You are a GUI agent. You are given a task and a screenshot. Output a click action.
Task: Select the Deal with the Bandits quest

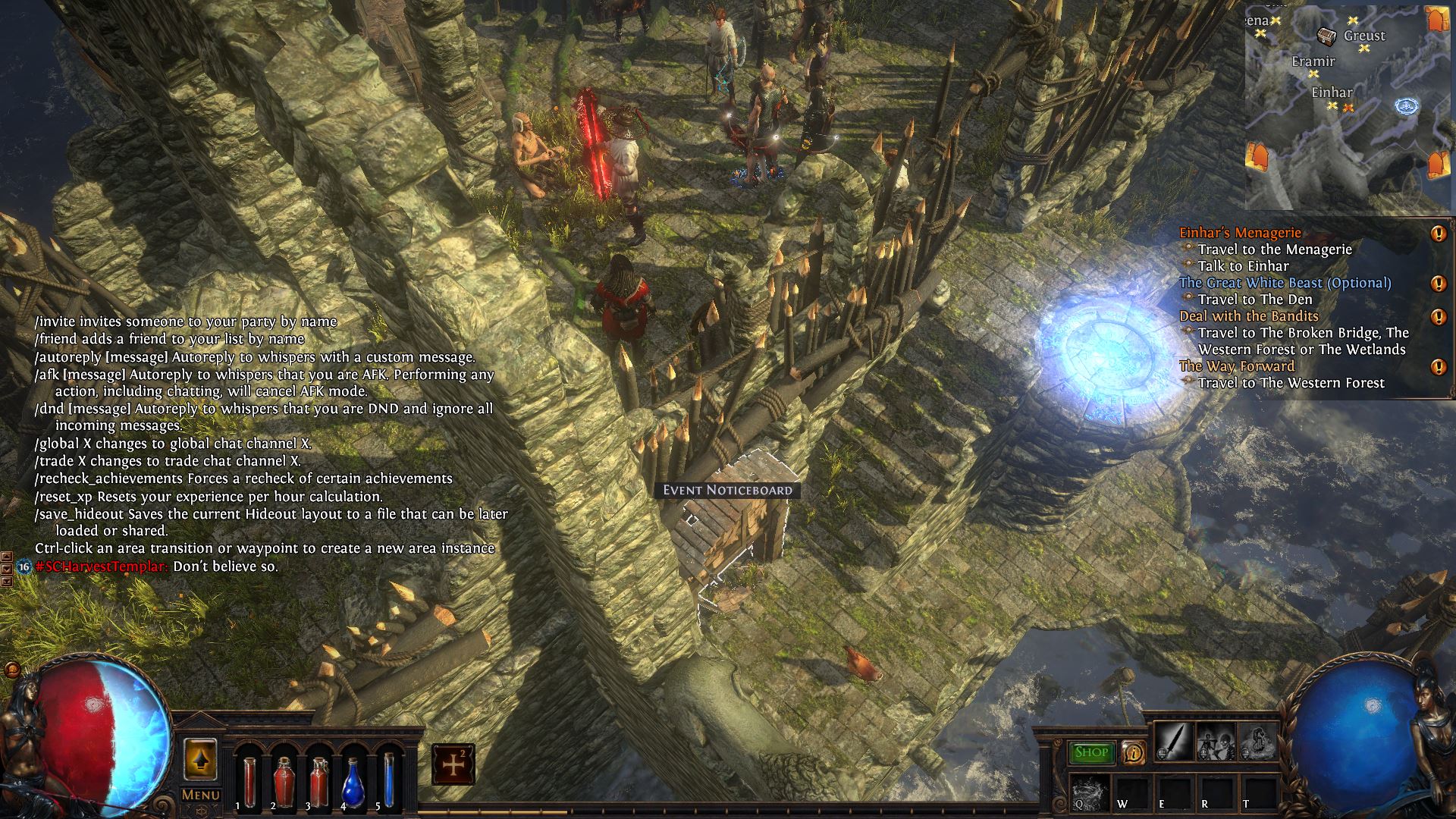pos(1248,316)
